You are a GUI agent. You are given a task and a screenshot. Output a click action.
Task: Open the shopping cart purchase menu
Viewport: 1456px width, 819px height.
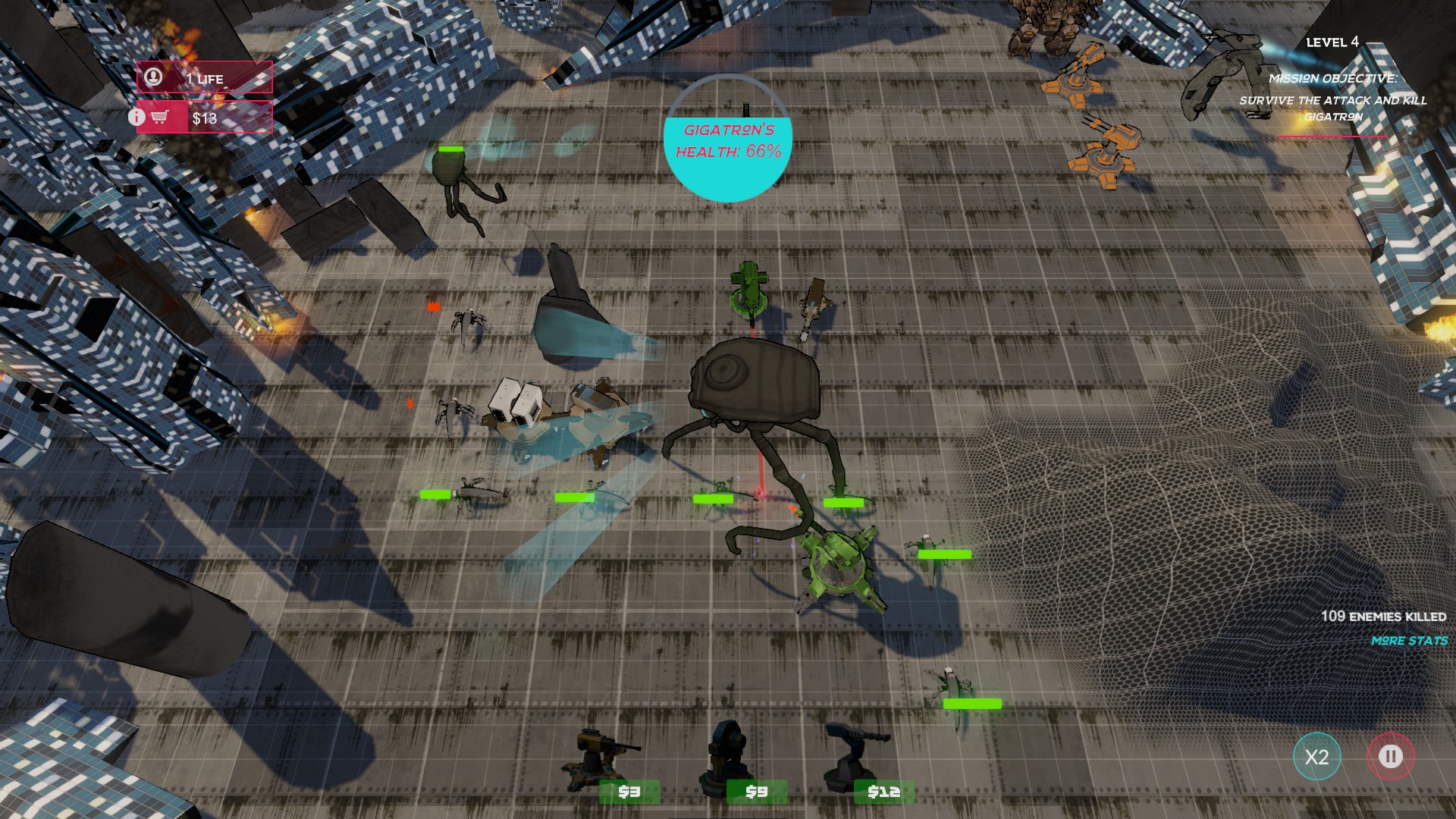coord(159,118)
